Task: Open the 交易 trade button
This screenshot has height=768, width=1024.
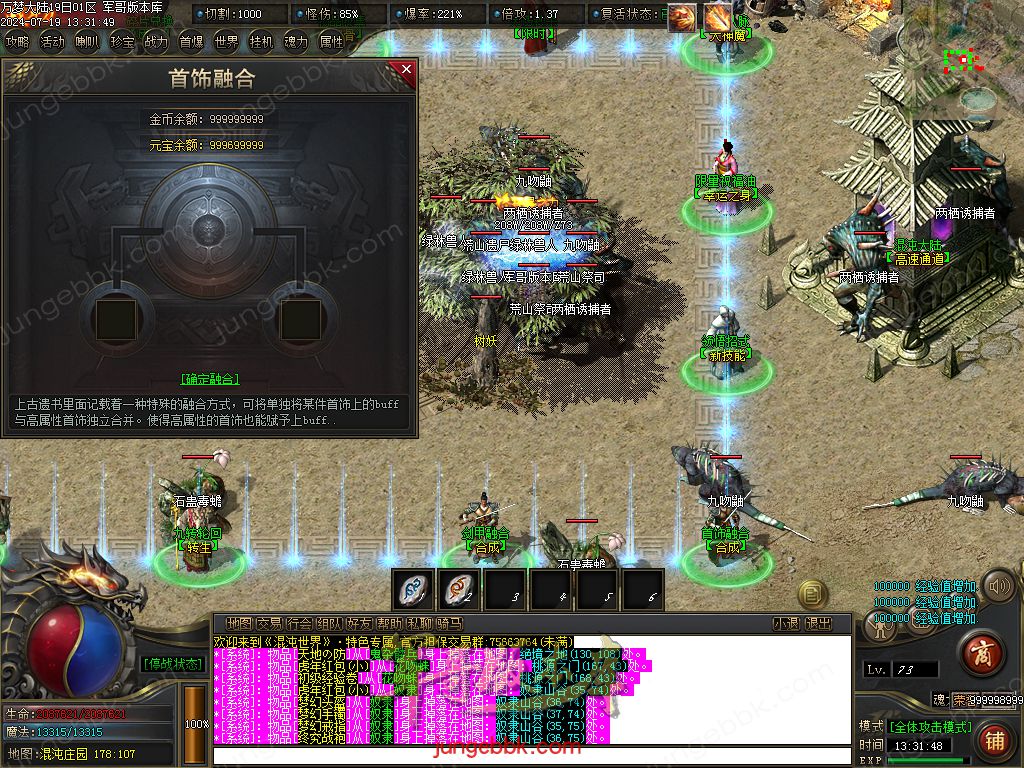Action: (269, 623)
